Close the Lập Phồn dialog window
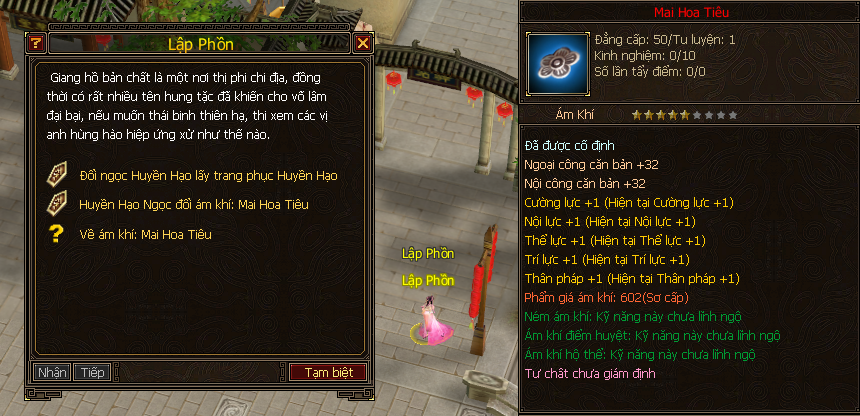This screenshot has width=860, height=416. point(362,43)
